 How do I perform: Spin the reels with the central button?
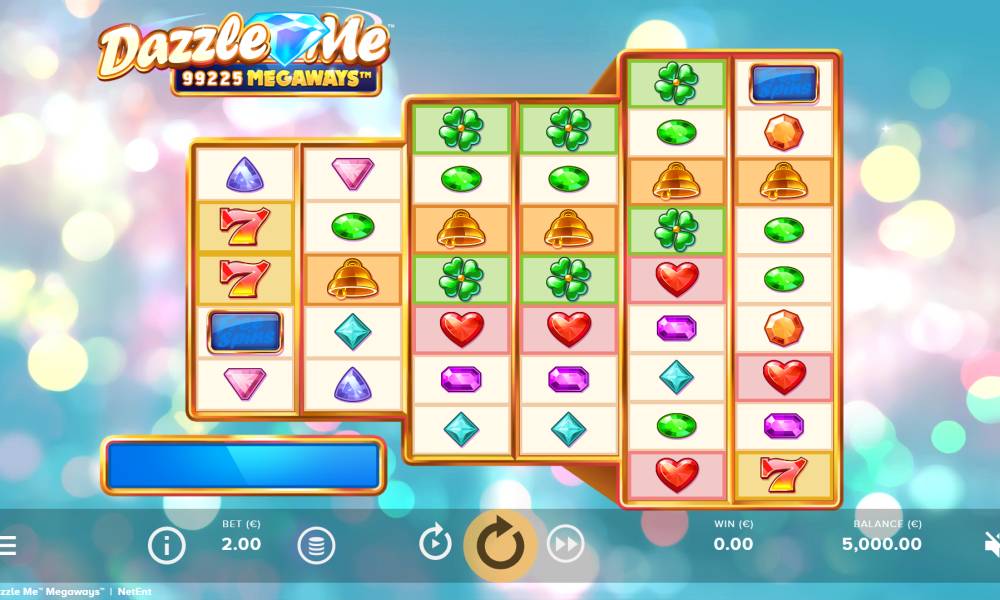click(x=499, y=545)
